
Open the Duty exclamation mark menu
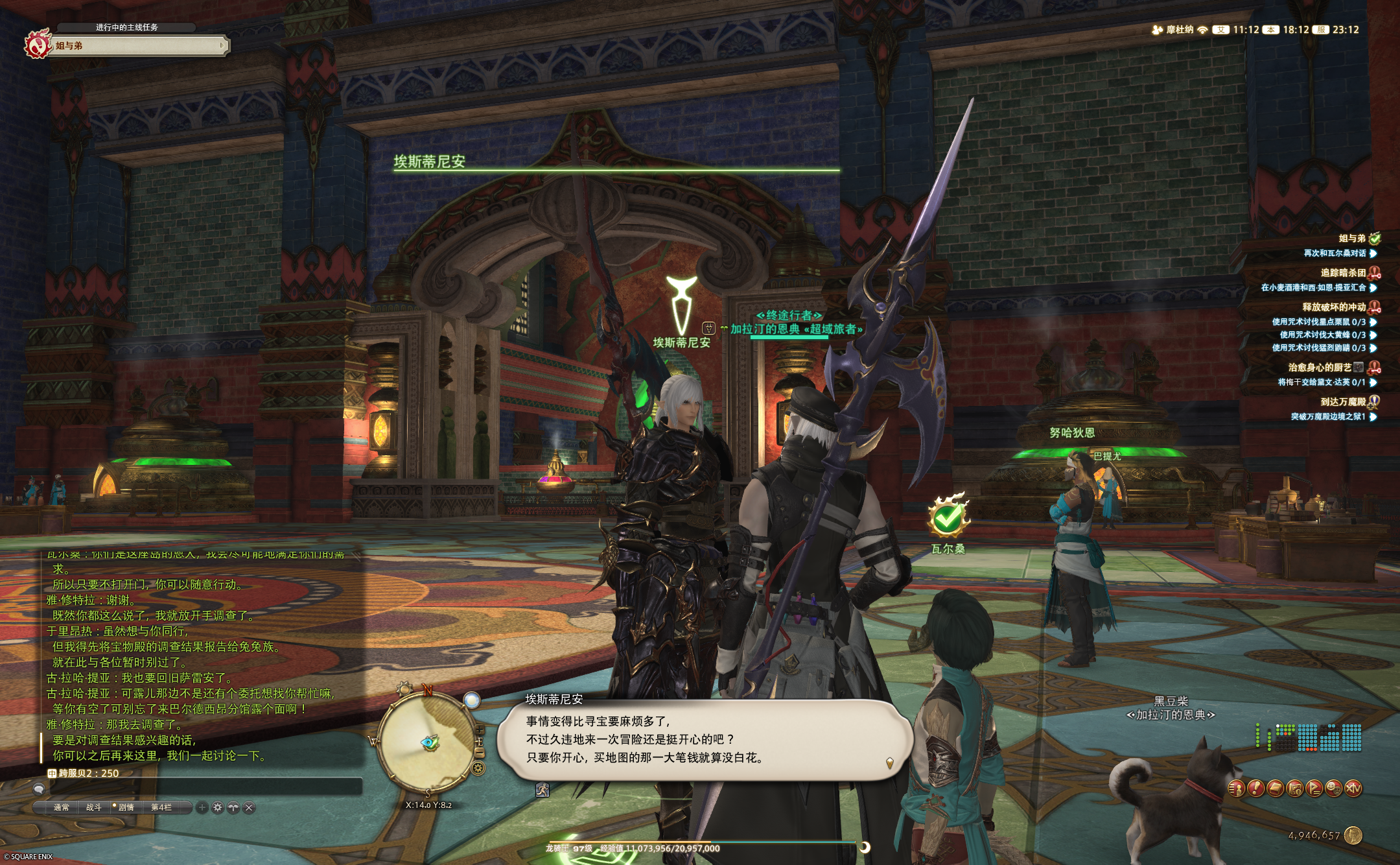[1255, 788]
